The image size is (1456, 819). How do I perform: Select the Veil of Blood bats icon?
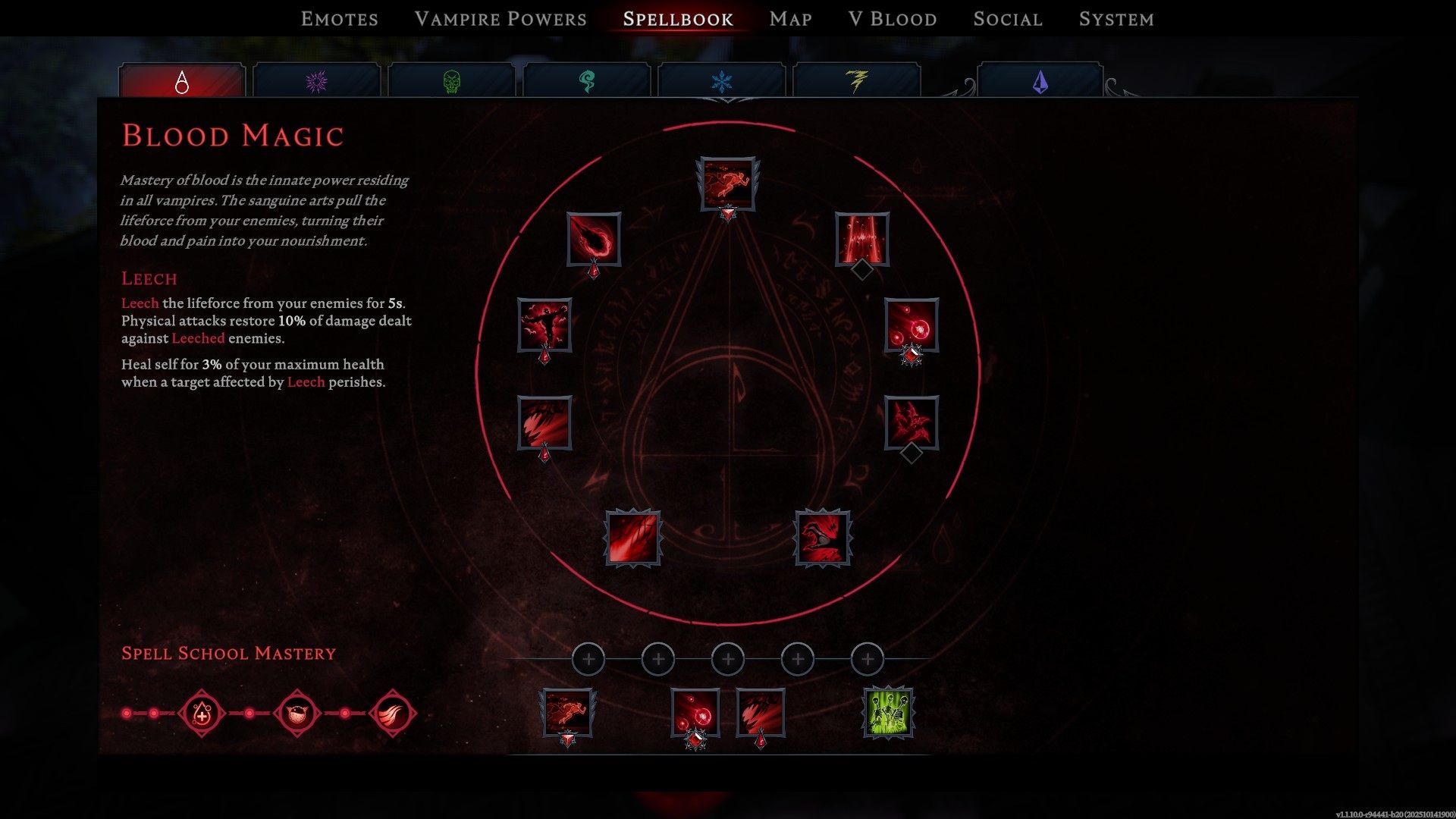[x=909, y=423]
